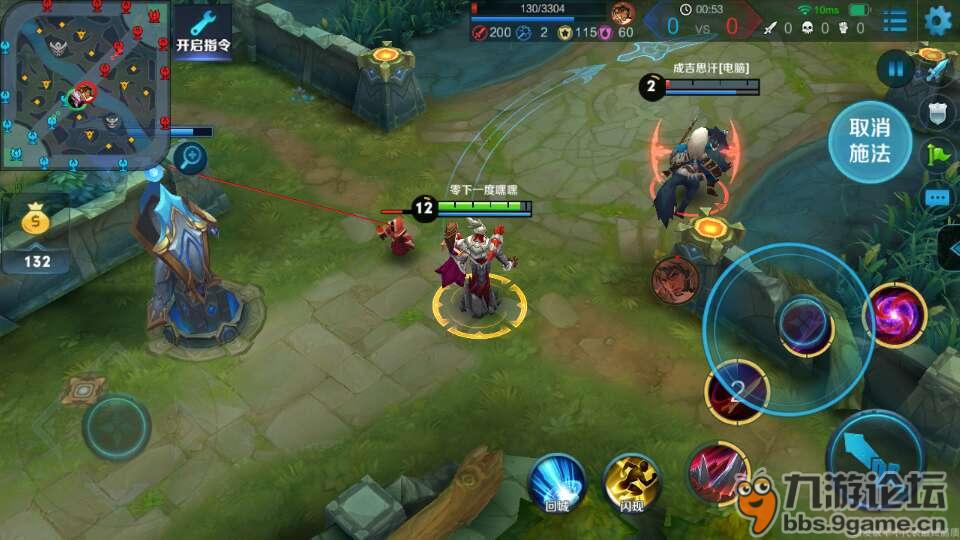Send the green flag gather signal
Screen dimensions: 960x540
pyautogui.click(x=938, y=155)
